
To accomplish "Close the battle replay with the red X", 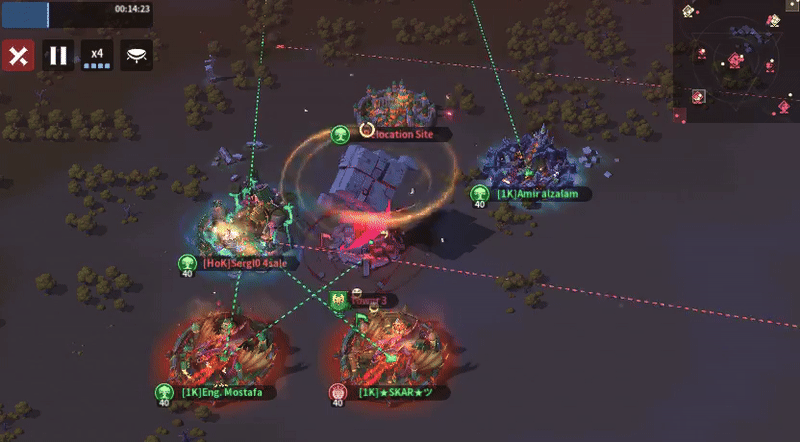I will click(18, 55).
